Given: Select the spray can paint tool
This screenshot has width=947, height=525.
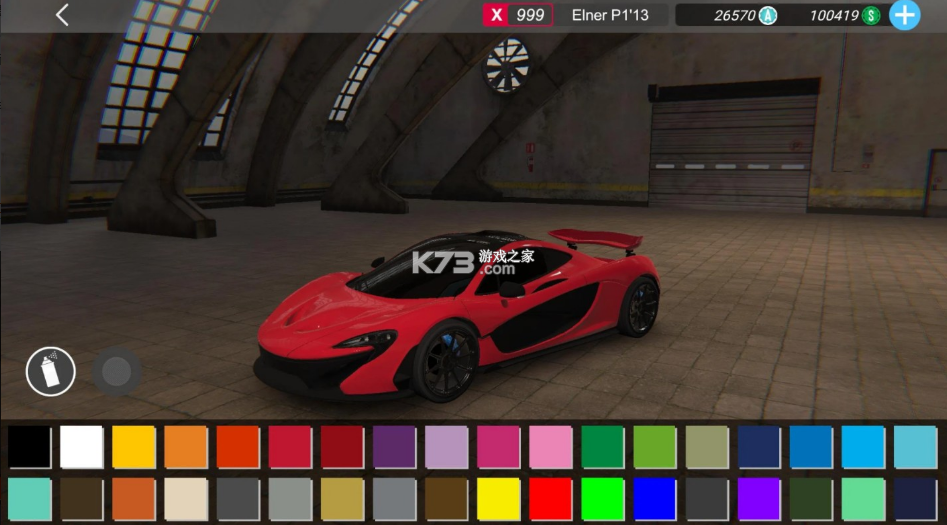Looking at the screenshot, I should [x=50, y=372].
